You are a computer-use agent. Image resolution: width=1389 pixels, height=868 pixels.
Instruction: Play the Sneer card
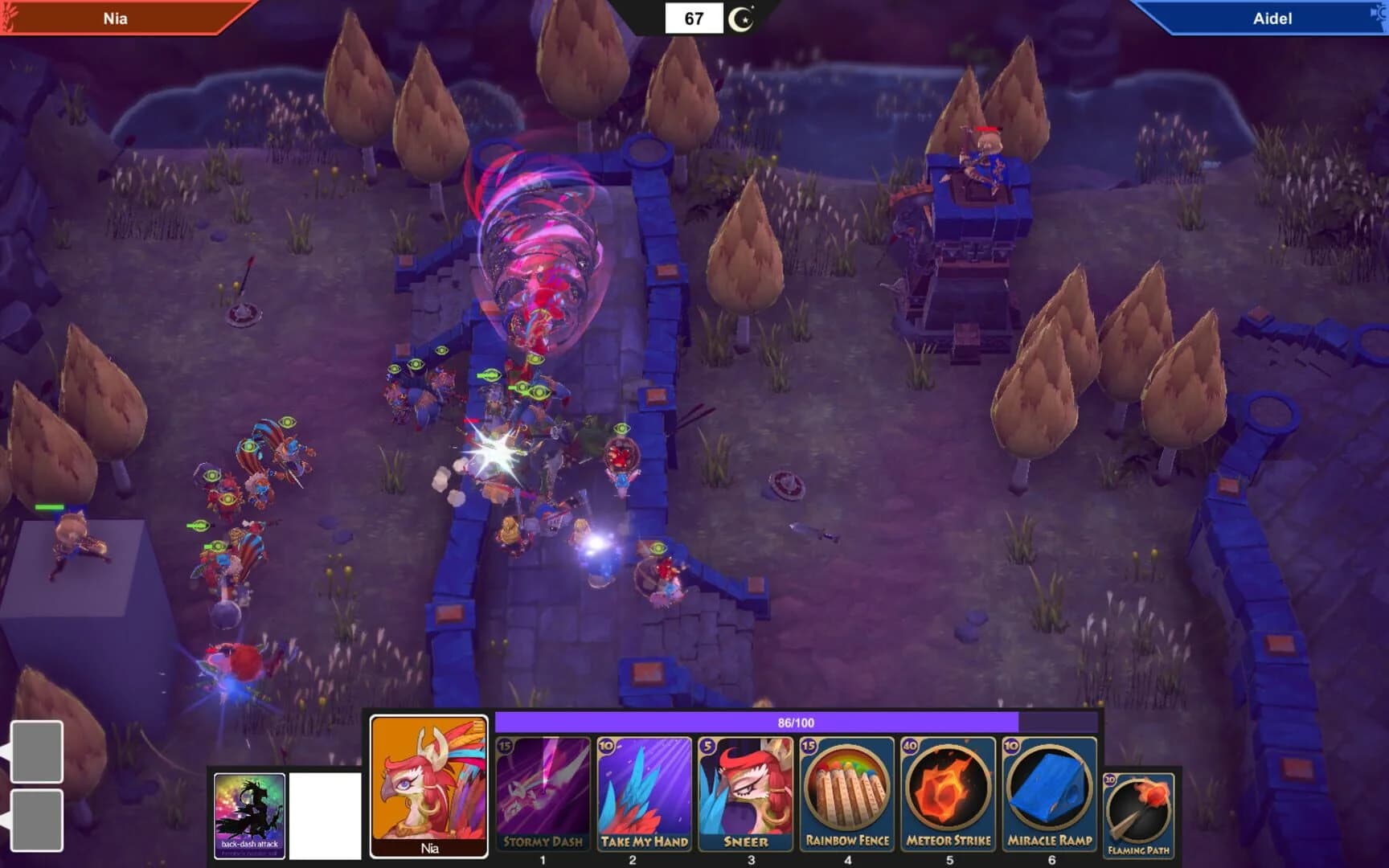pos(746,796)
